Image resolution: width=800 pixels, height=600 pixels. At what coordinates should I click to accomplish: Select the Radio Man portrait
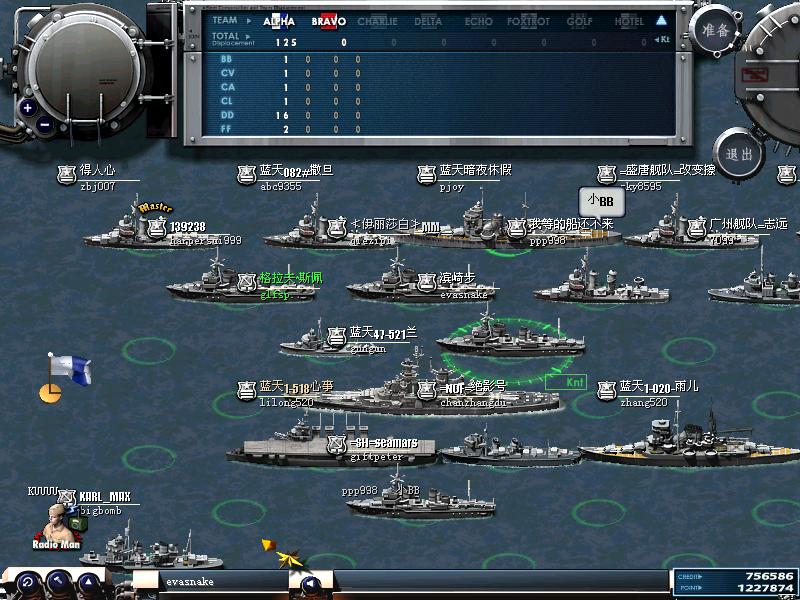(58, 523)
